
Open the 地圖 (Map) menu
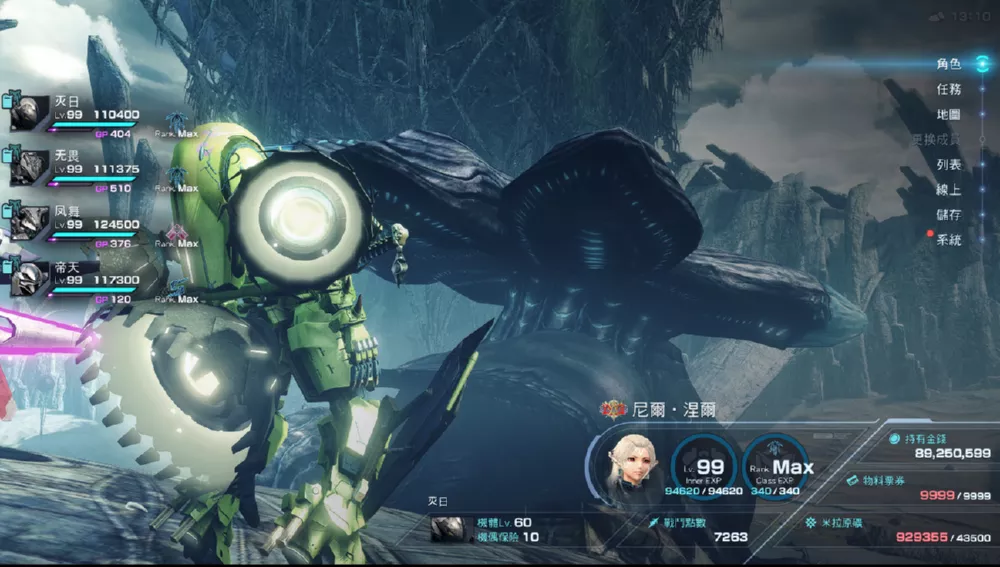(949, 115)
